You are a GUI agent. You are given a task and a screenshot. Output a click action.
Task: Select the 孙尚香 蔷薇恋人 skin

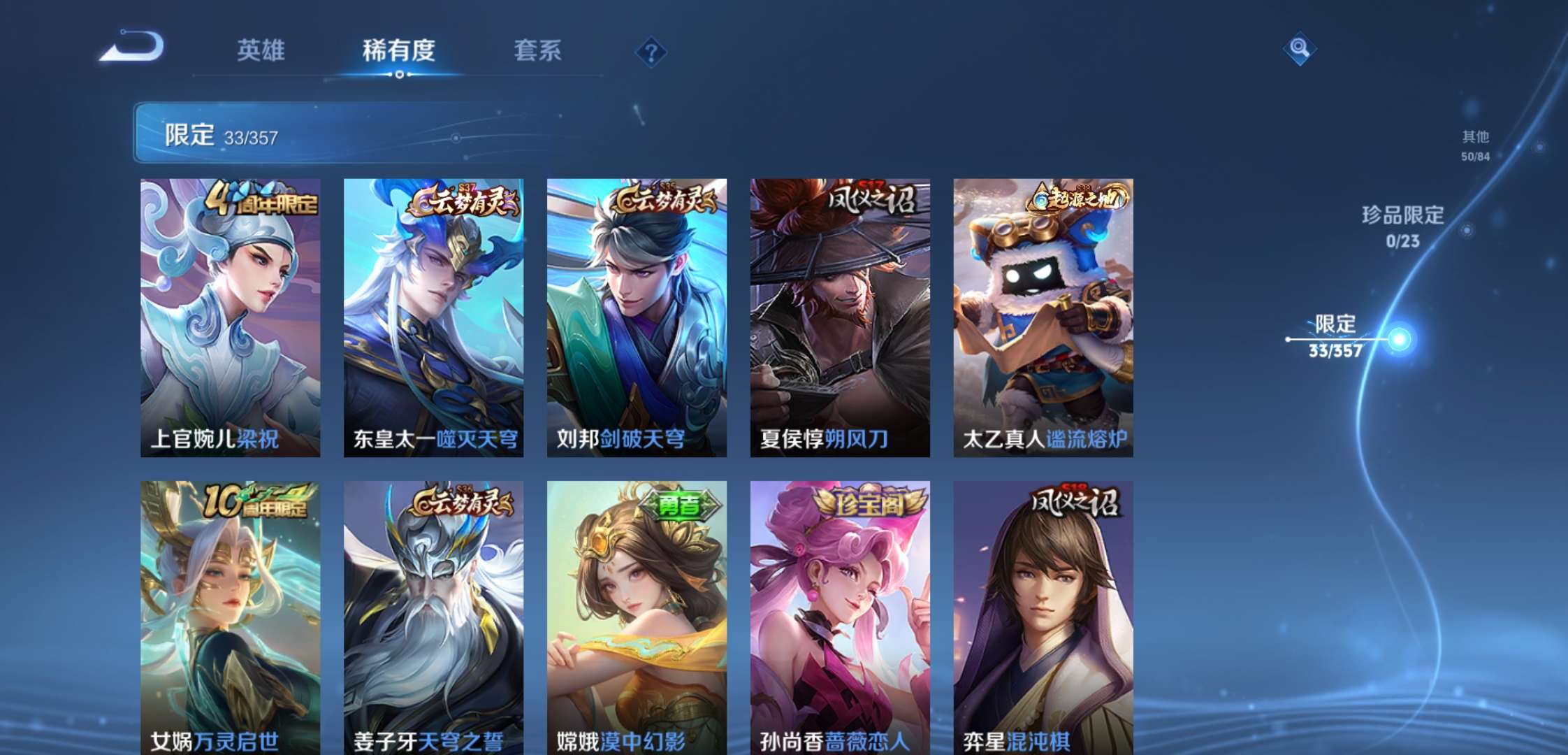coord(839,615)
